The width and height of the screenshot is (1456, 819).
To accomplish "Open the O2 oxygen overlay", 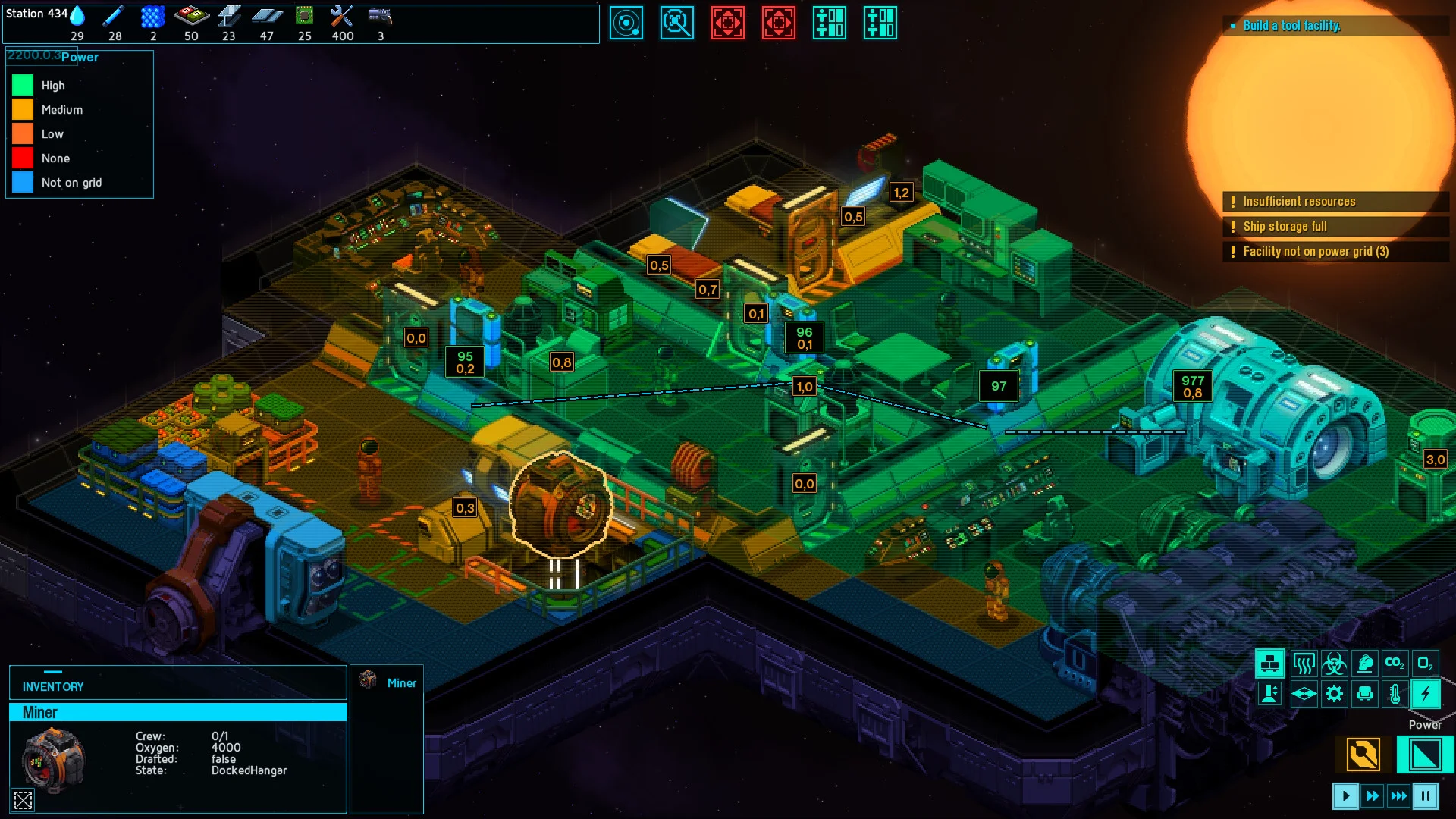I will (1425, 664).
